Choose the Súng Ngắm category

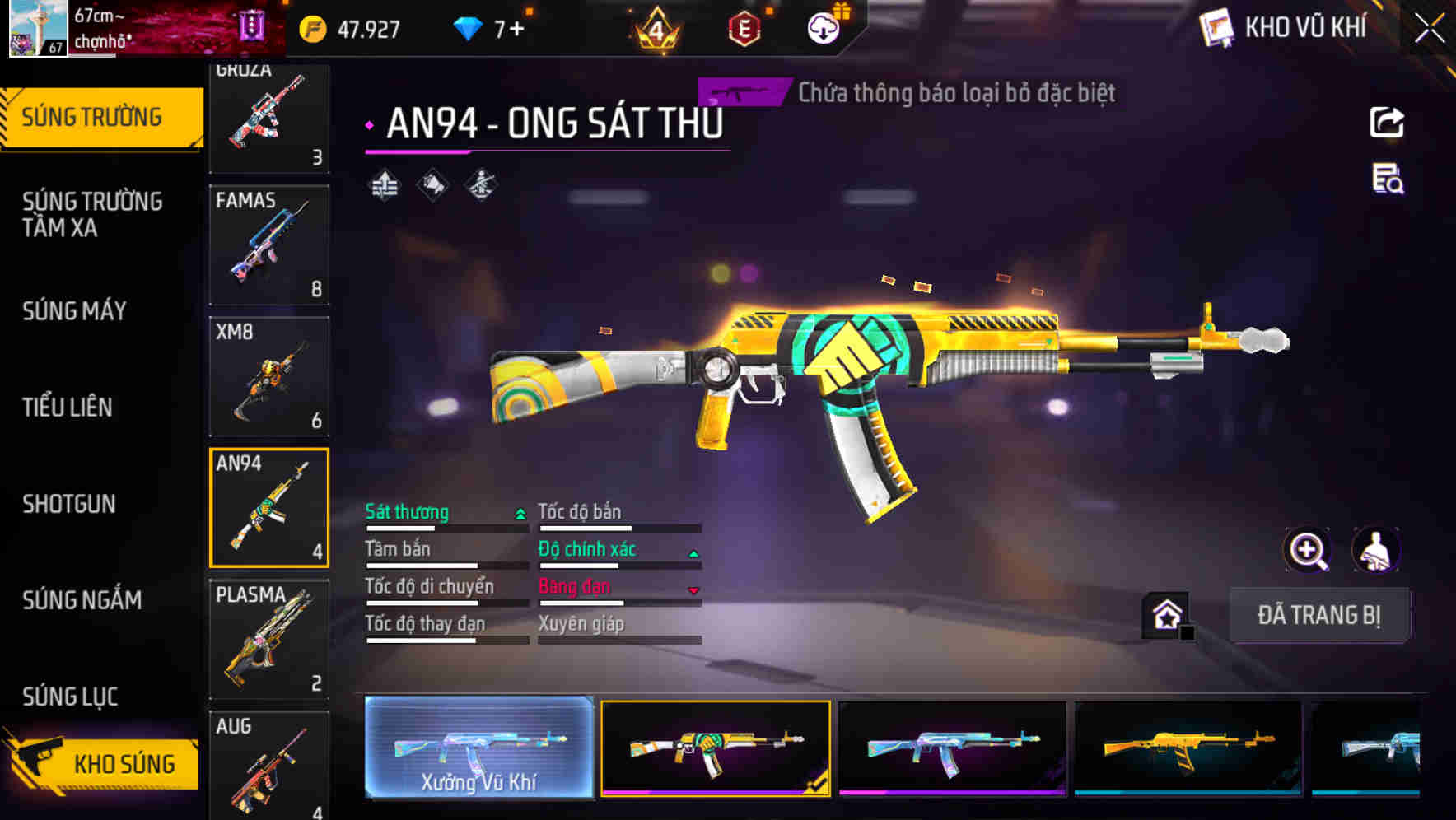click(x=82, y=600)
